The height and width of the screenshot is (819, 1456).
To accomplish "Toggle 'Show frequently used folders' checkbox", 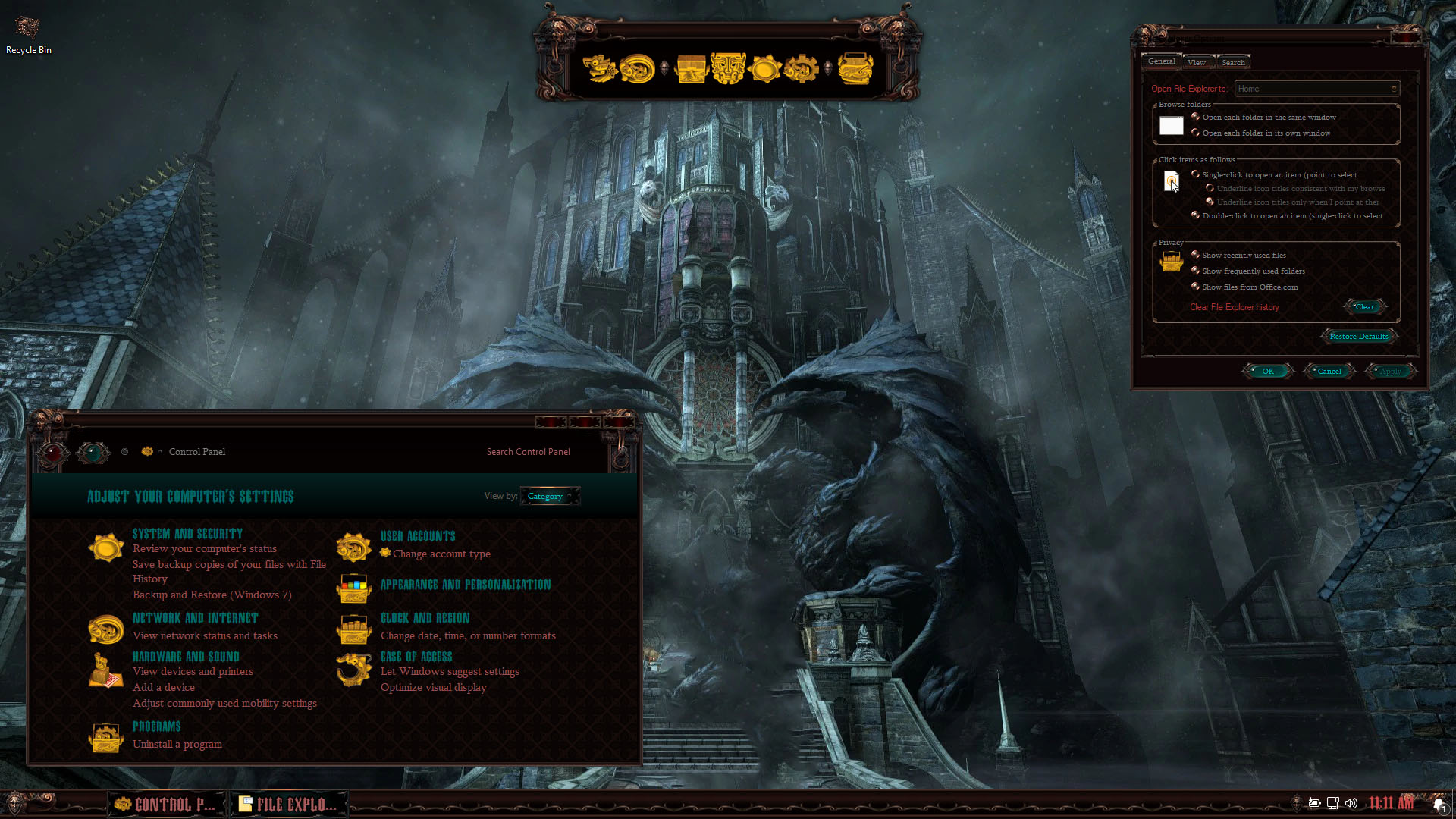I will click(x=1196, y=271).
